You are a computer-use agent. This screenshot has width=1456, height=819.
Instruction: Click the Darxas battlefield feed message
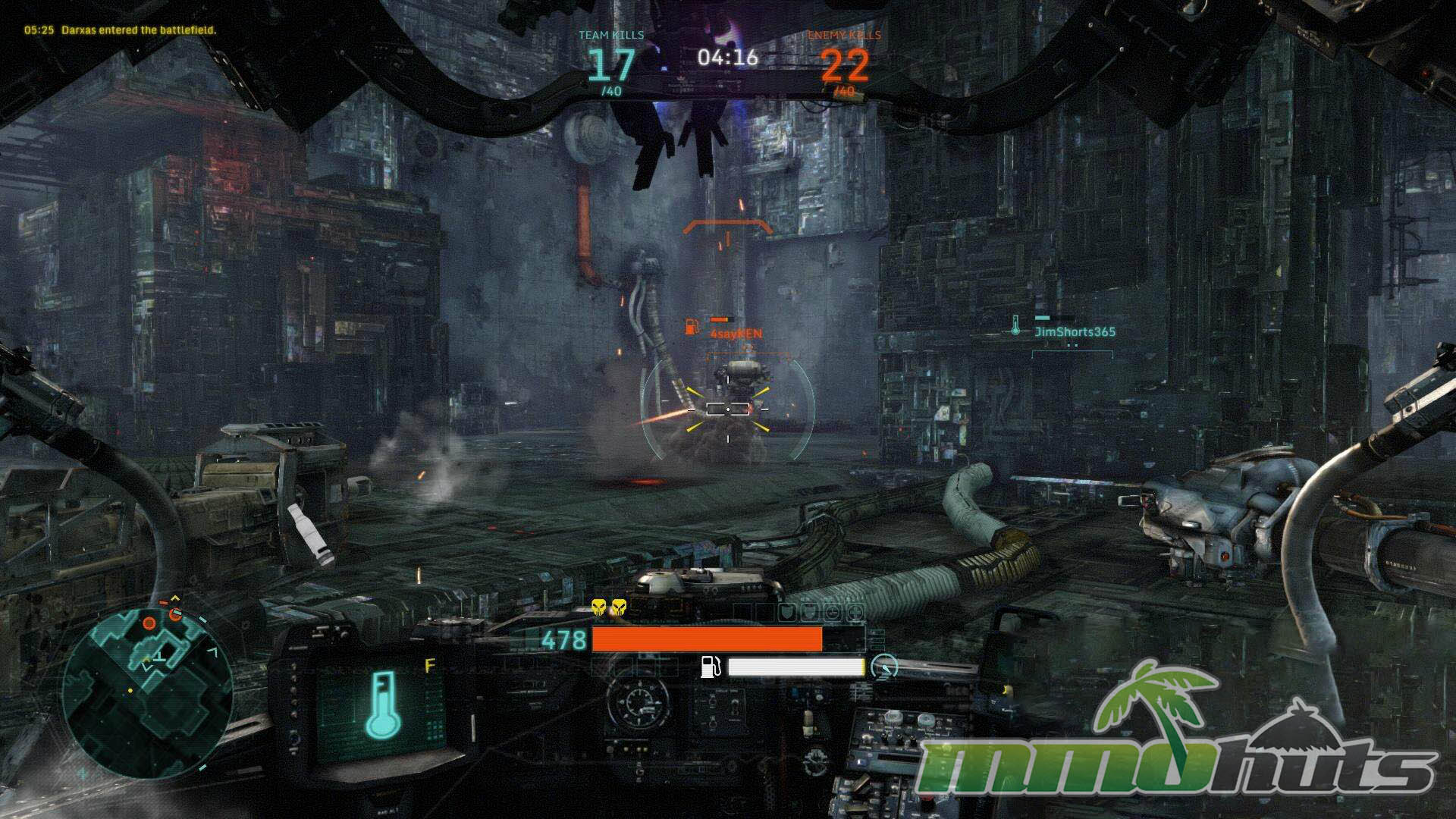(x=120, y=30)
